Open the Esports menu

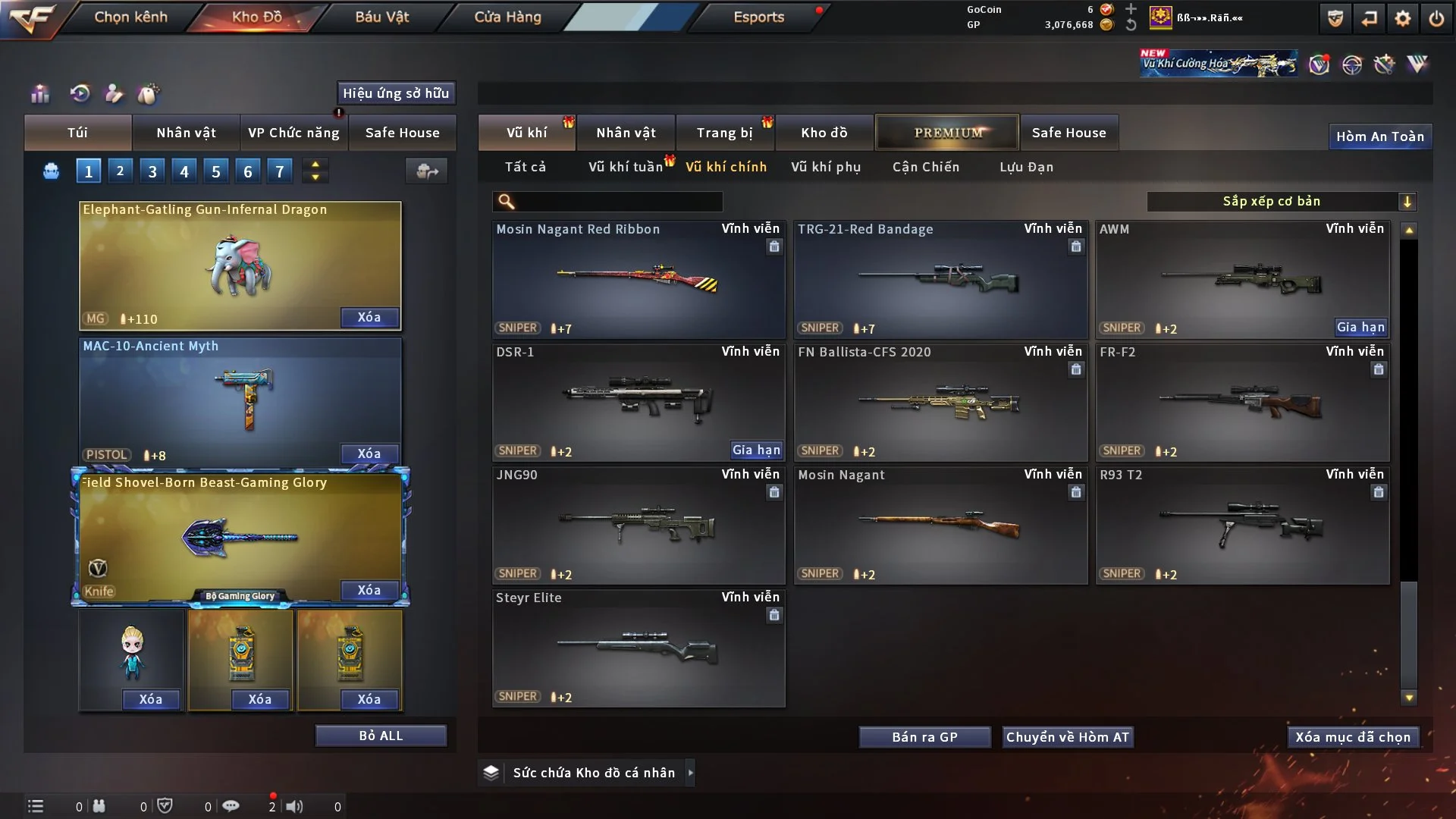758,17
